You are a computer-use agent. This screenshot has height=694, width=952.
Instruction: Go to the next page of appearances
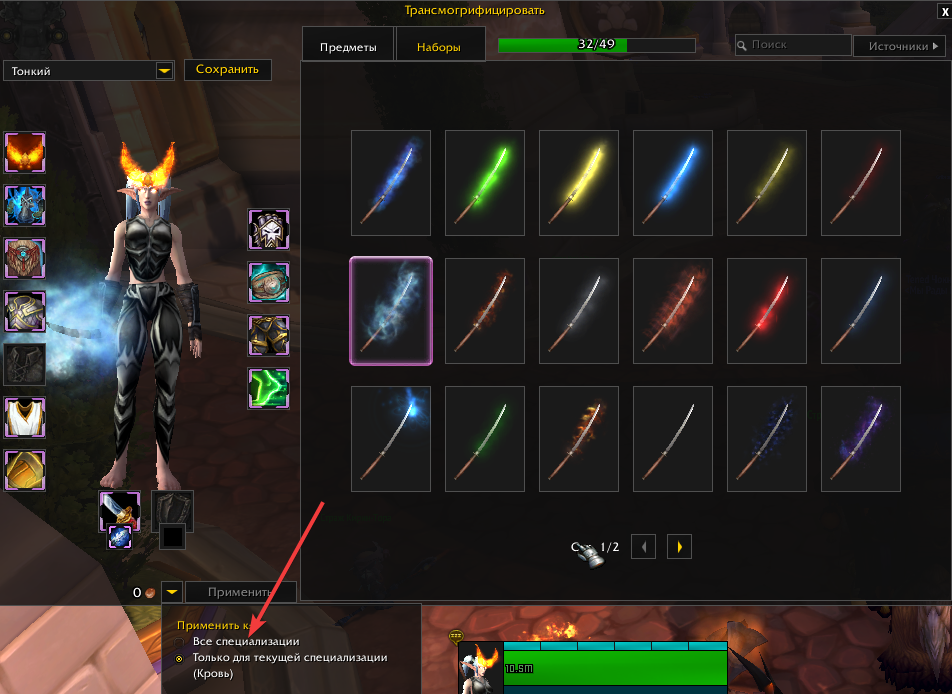[x=679, y=547]
